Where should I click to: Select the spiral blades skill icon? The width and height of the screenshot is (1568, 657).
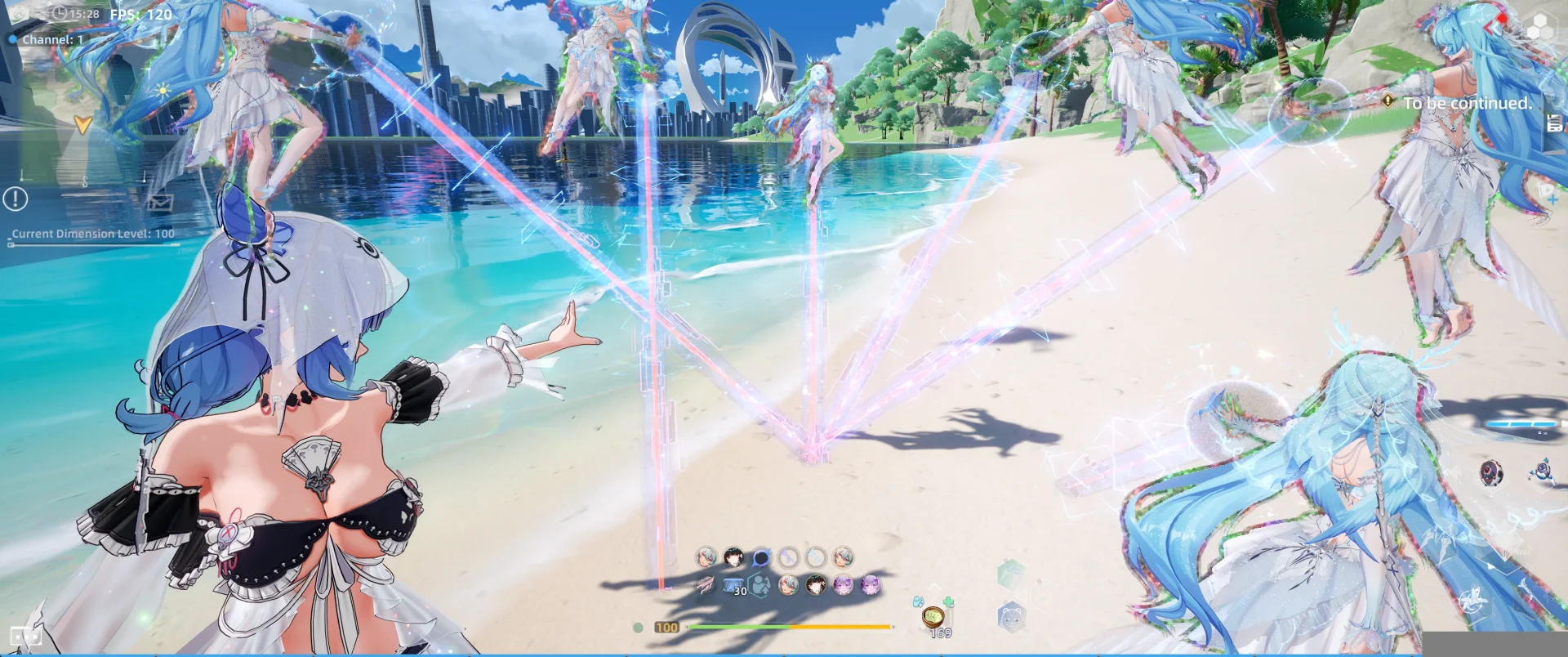[705, 585]
